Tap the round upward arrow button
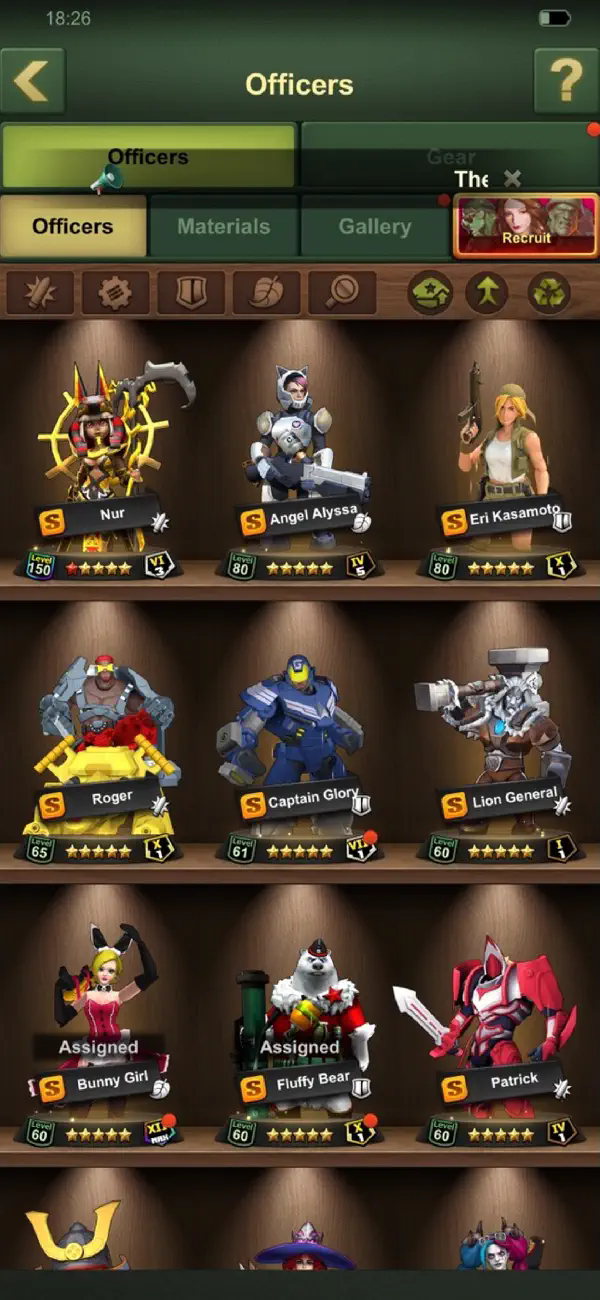 click(487, 294)
